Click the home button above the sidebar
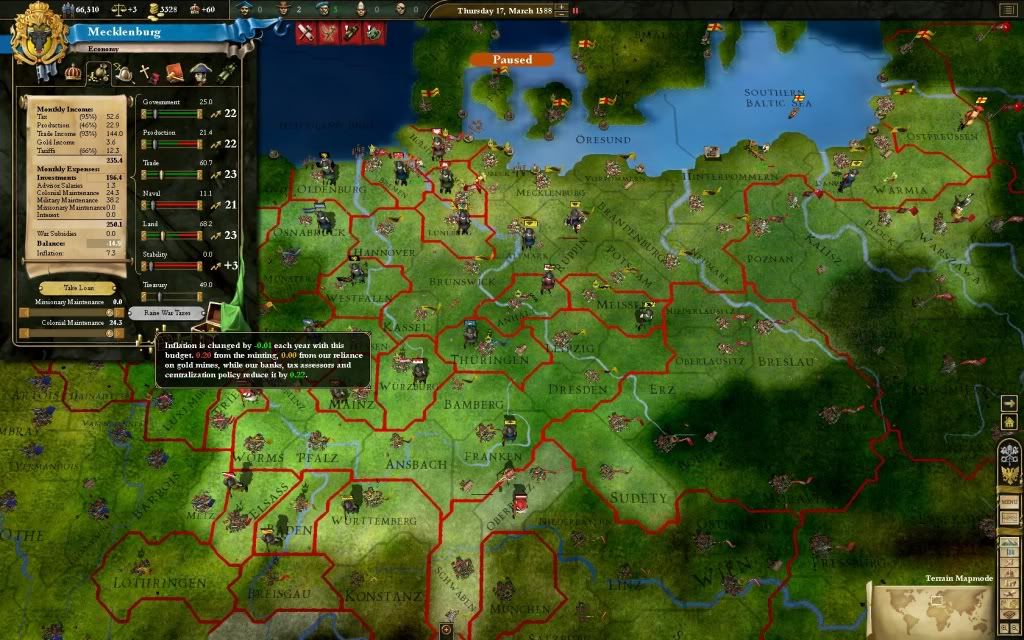This screenshot has height=640, width=1024. [1010, 422]
